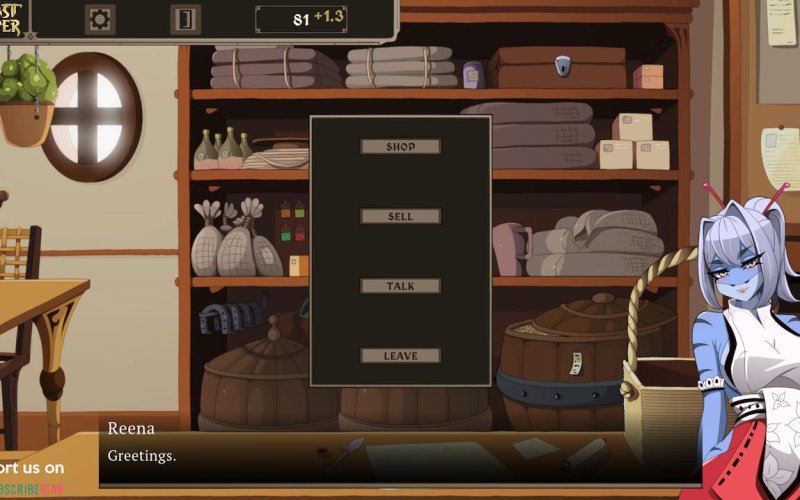
Task: Choose Sell from the merchant menu
Action: click(400, 216)
